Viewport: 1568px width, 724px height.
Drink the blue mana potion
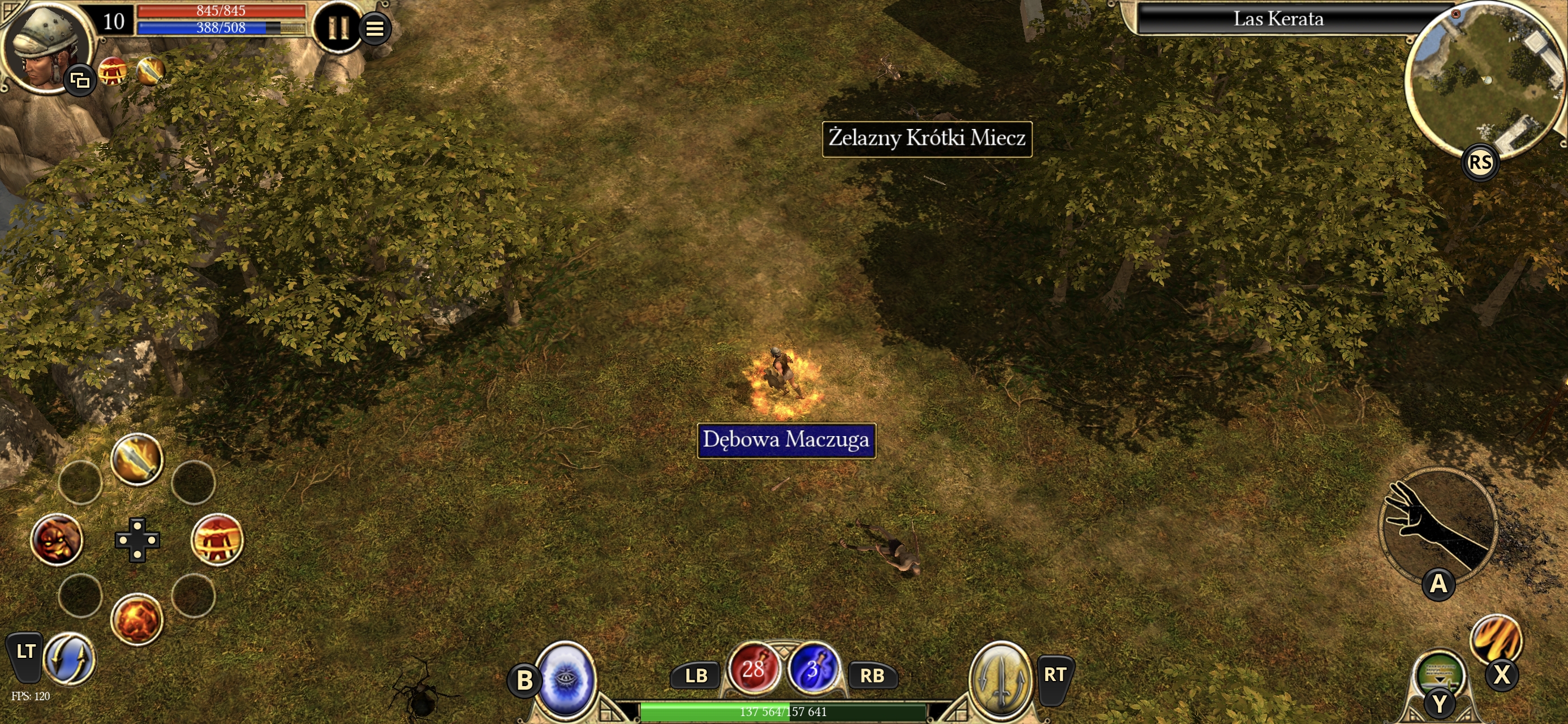813,669
